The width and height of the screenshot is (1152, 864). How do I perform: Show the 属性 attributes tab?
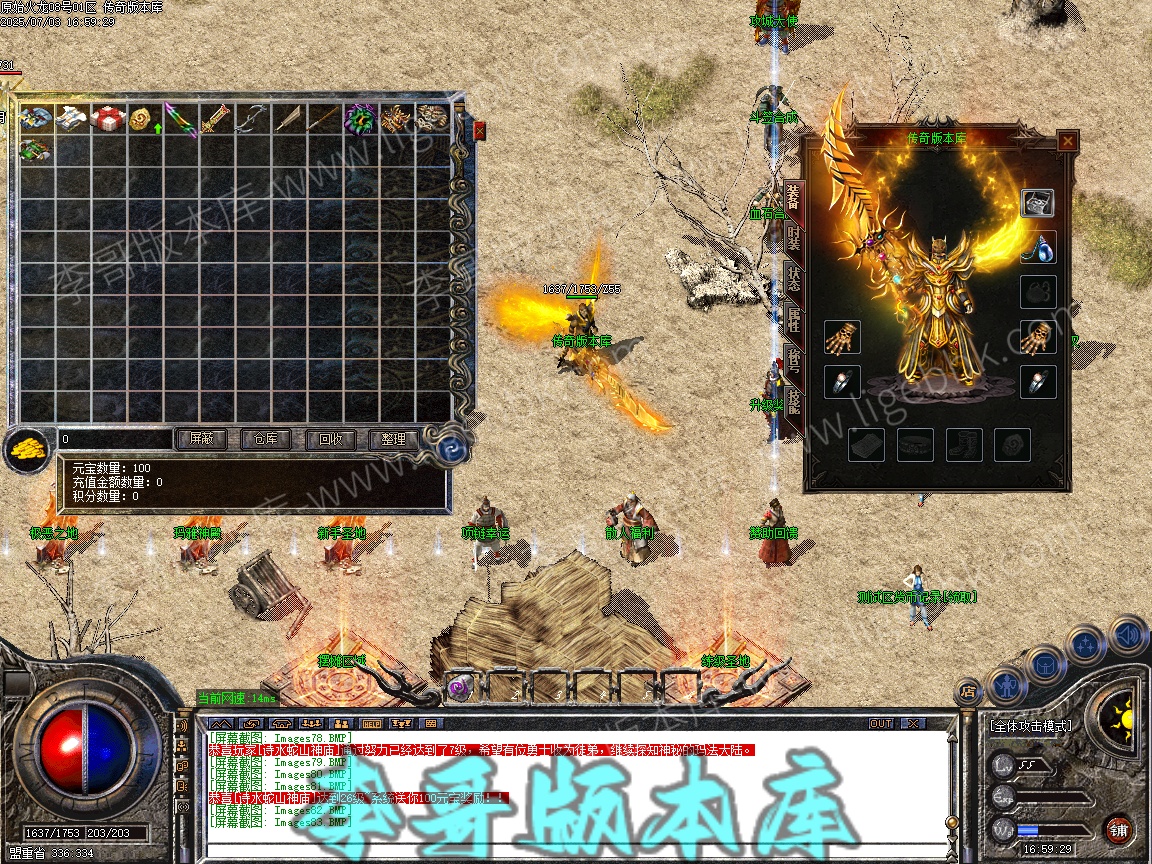coord(792,320)
